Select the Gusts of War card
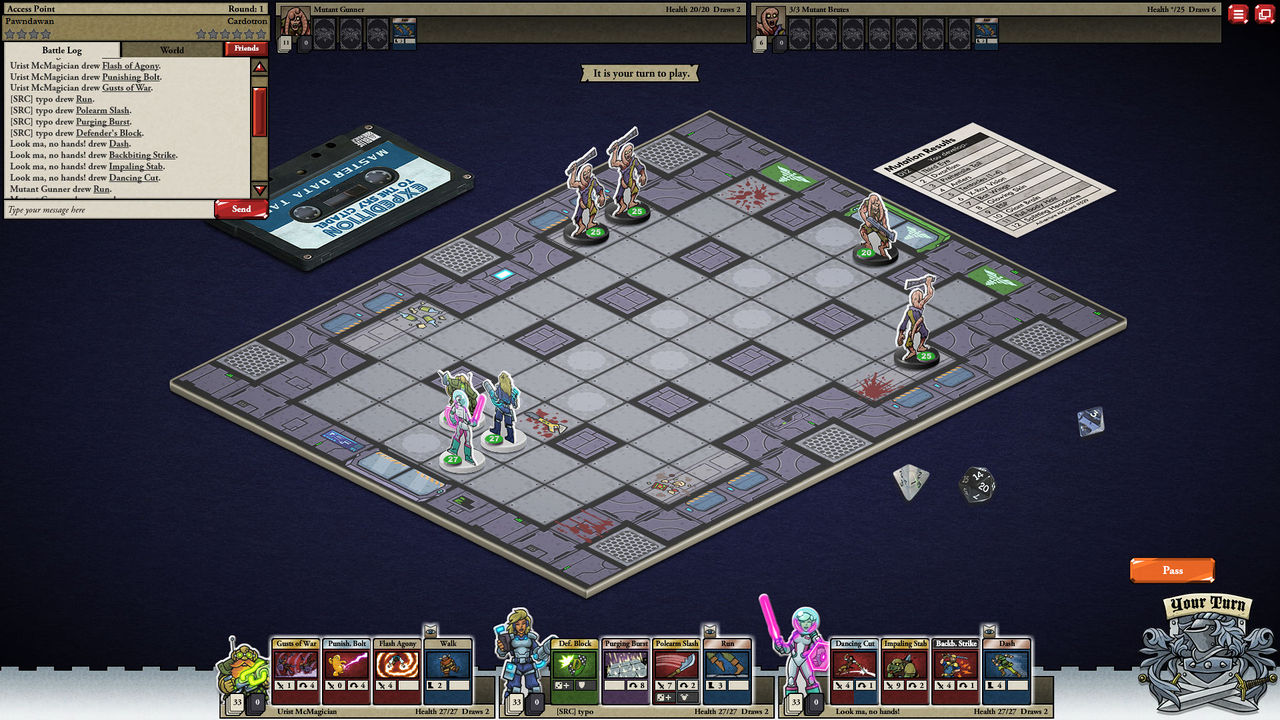The height and width of the screenshot is (720, 1280). pos(296,671)
